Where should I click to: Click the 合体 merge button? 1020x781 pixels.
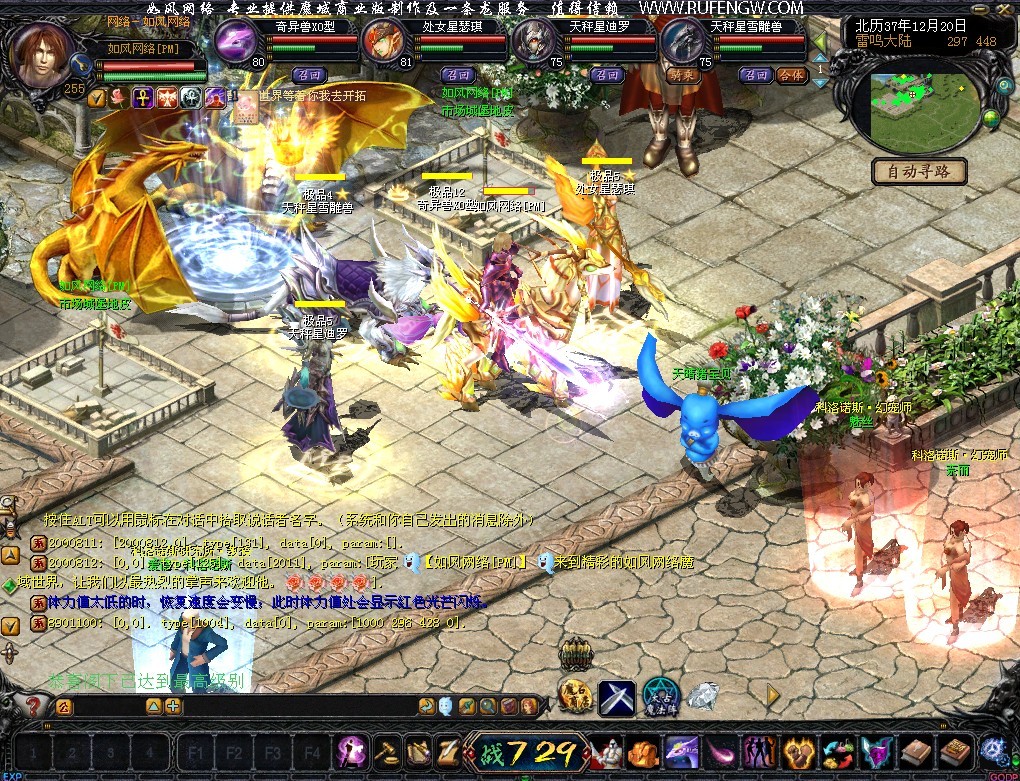(791, 75)
